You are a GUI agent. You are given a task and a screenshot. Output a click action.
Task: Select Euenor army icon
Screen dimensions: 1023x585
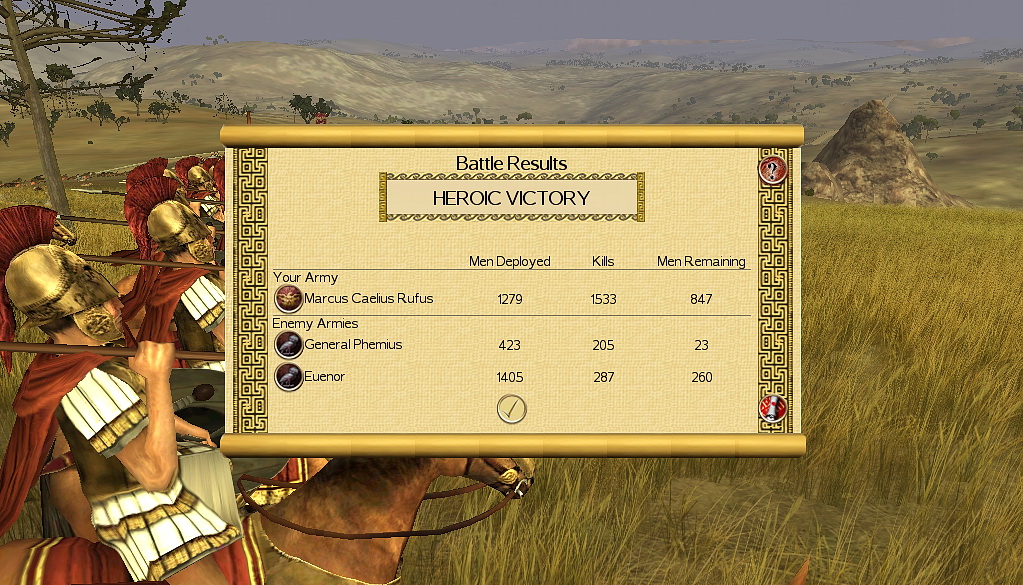point(289,377)
